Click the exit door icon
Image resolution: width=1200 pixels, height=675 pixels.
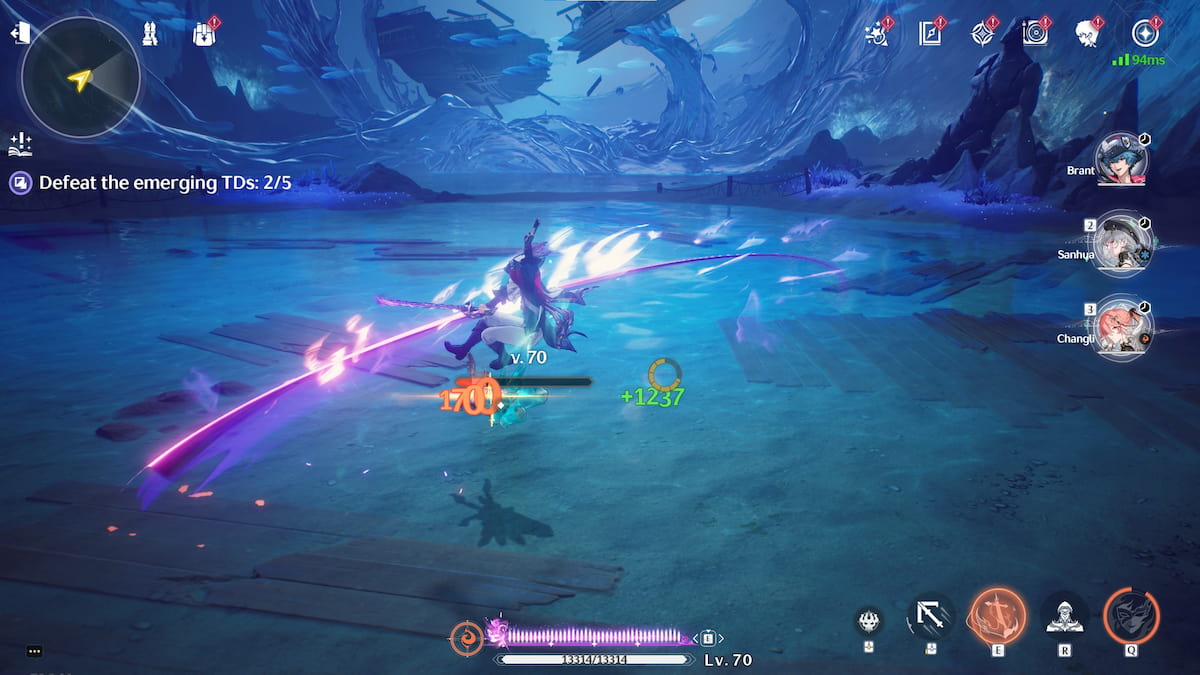[x=20, y=34]
